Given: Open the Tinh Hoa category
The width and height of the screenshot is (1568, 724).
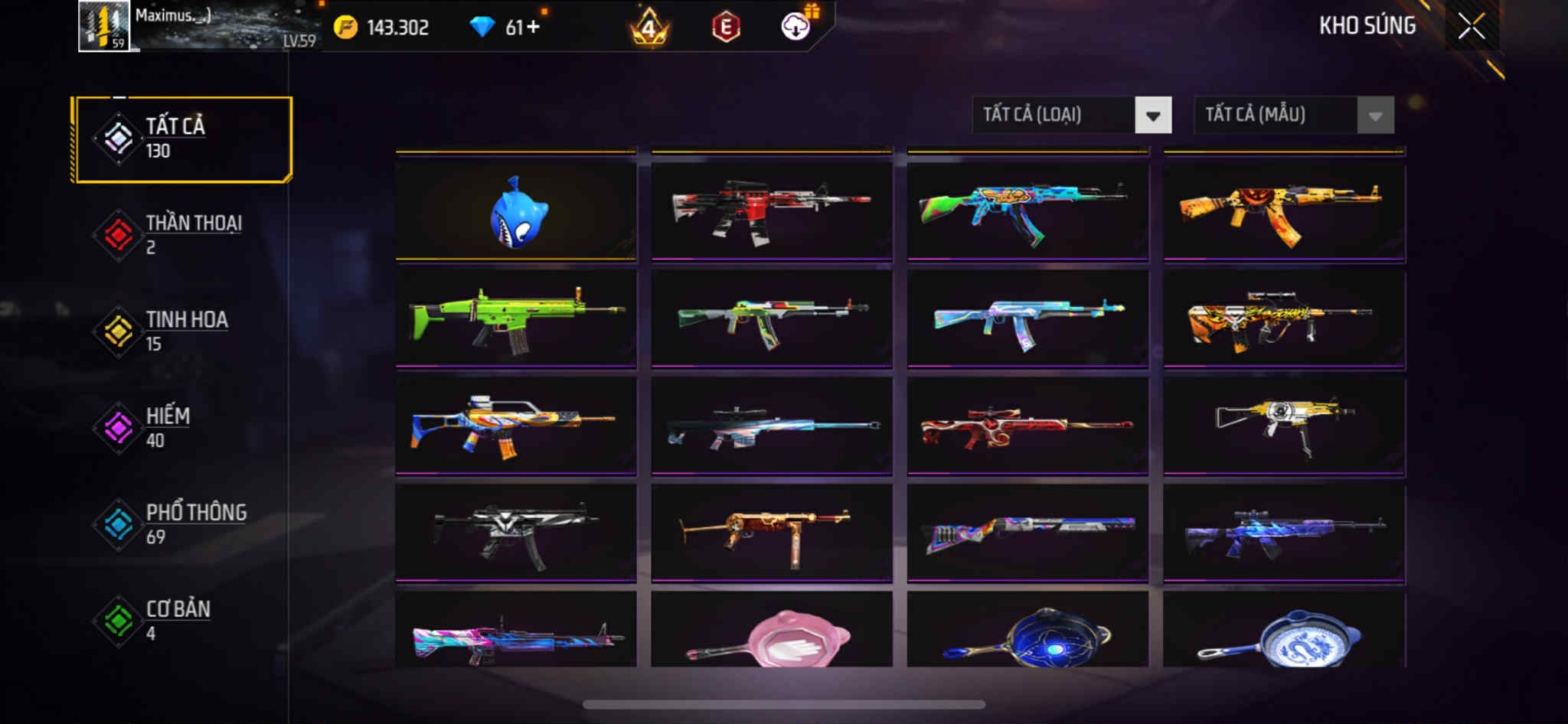Looking at the screenshot, I should pos(182,331).
